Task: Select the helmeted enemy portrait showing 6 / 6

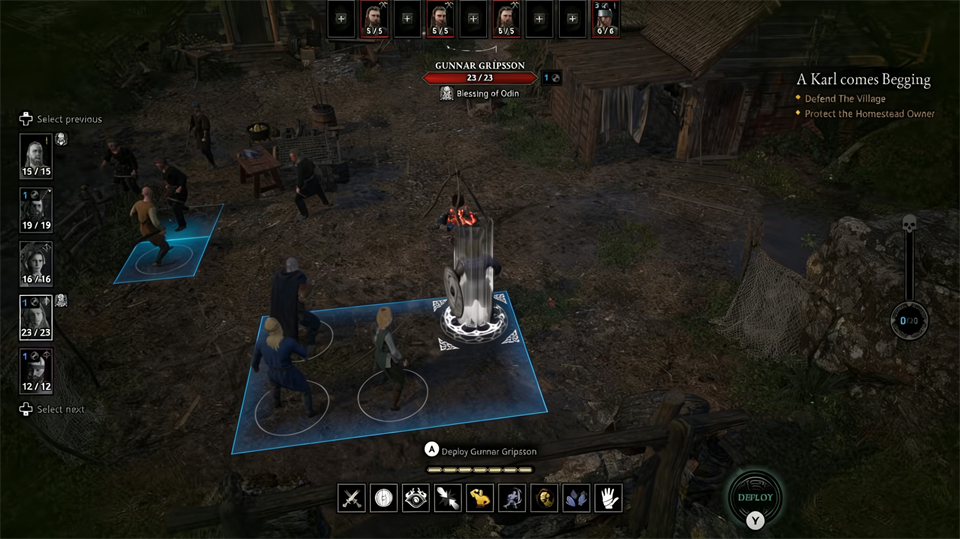Action: [606, 19]
